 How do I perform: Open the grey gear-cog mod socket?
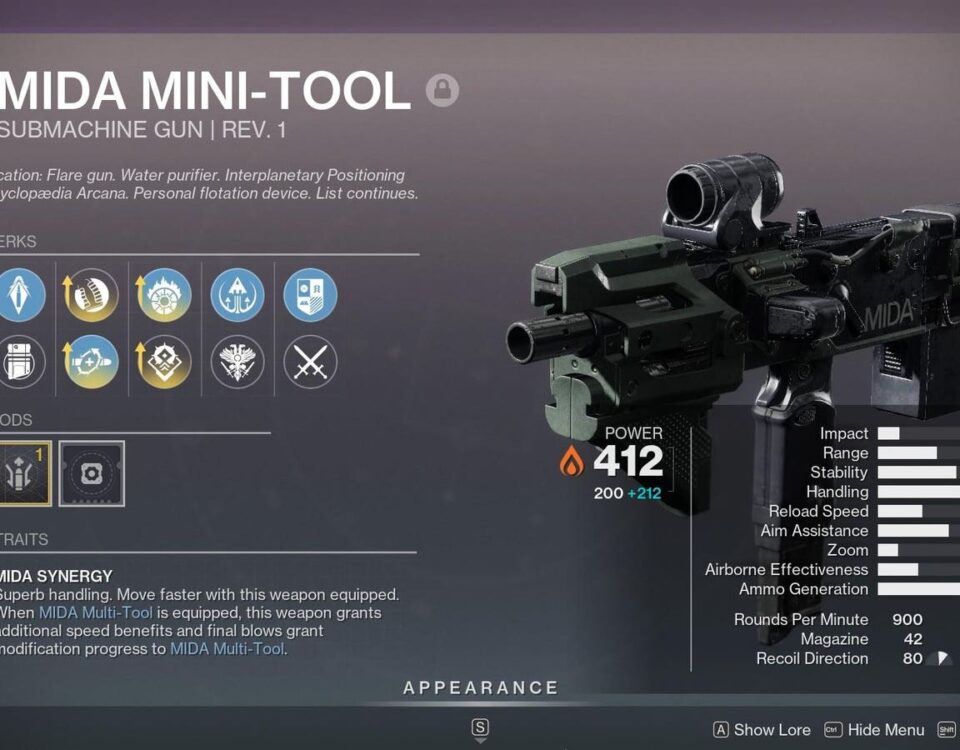point(92,473)
